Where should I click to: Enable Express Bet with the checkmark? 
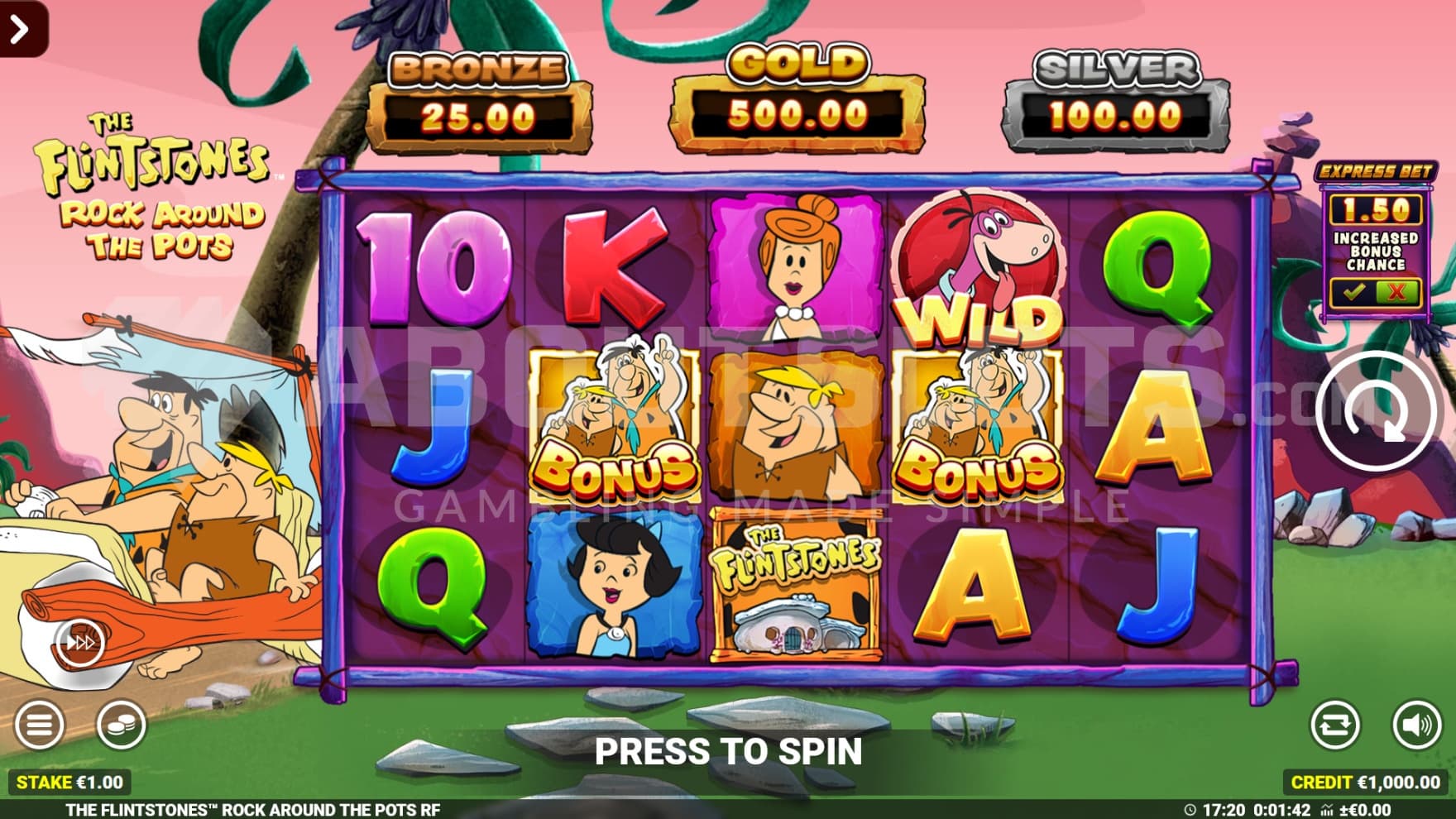pos(1353,292)
